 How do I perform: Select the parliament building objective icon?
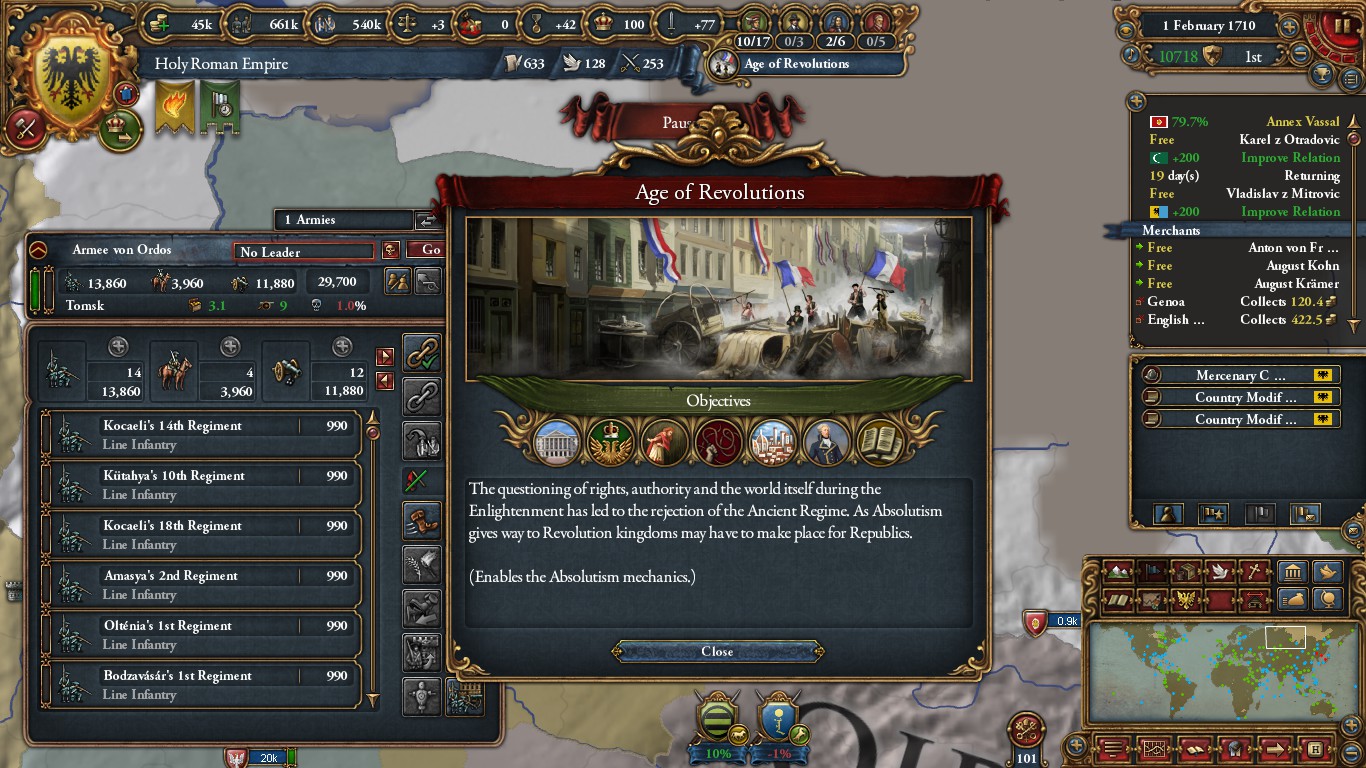click(558, 441)
